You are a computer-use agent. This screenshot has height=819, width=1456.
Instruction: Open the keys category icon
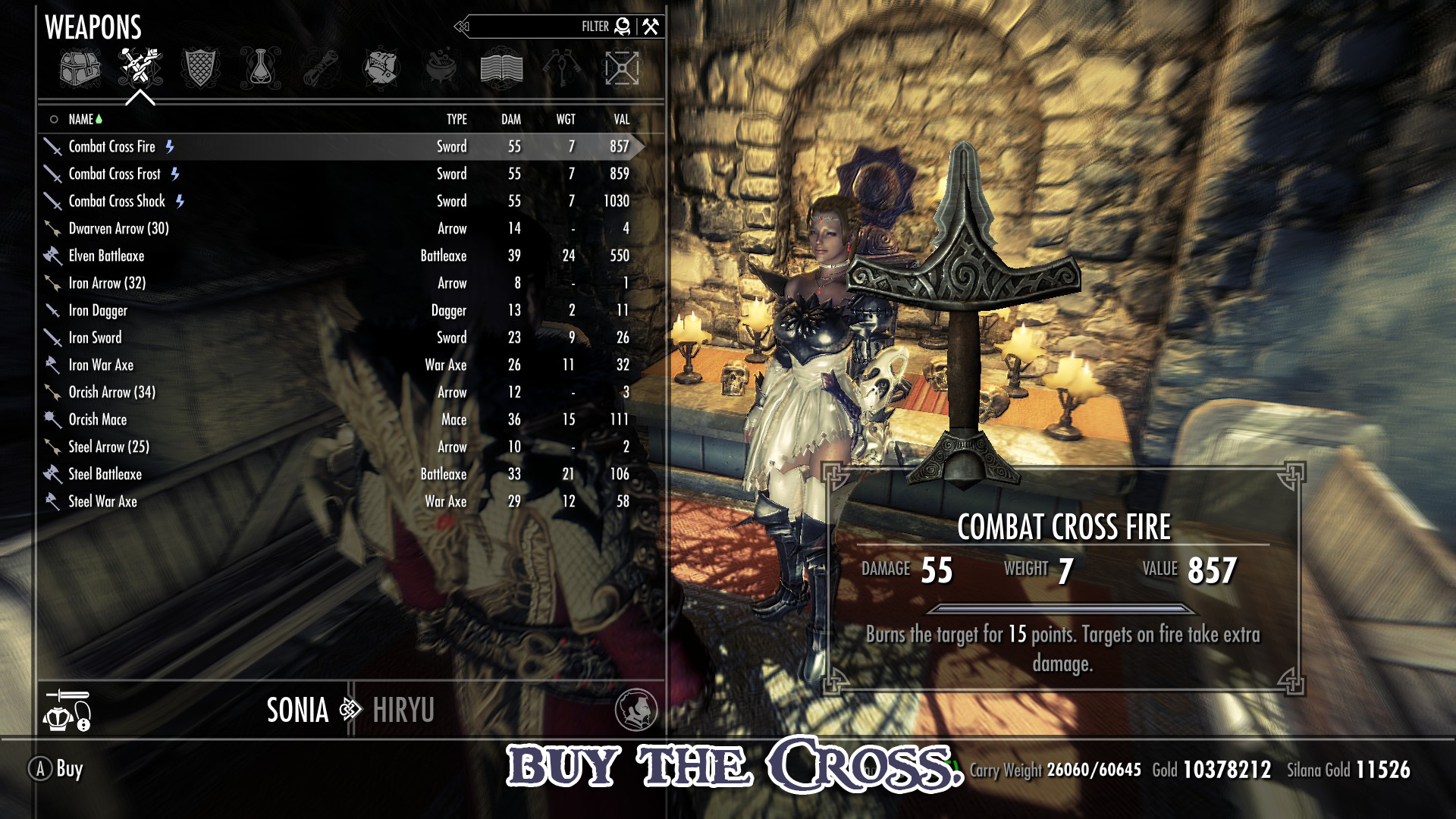tap(563, 68)
